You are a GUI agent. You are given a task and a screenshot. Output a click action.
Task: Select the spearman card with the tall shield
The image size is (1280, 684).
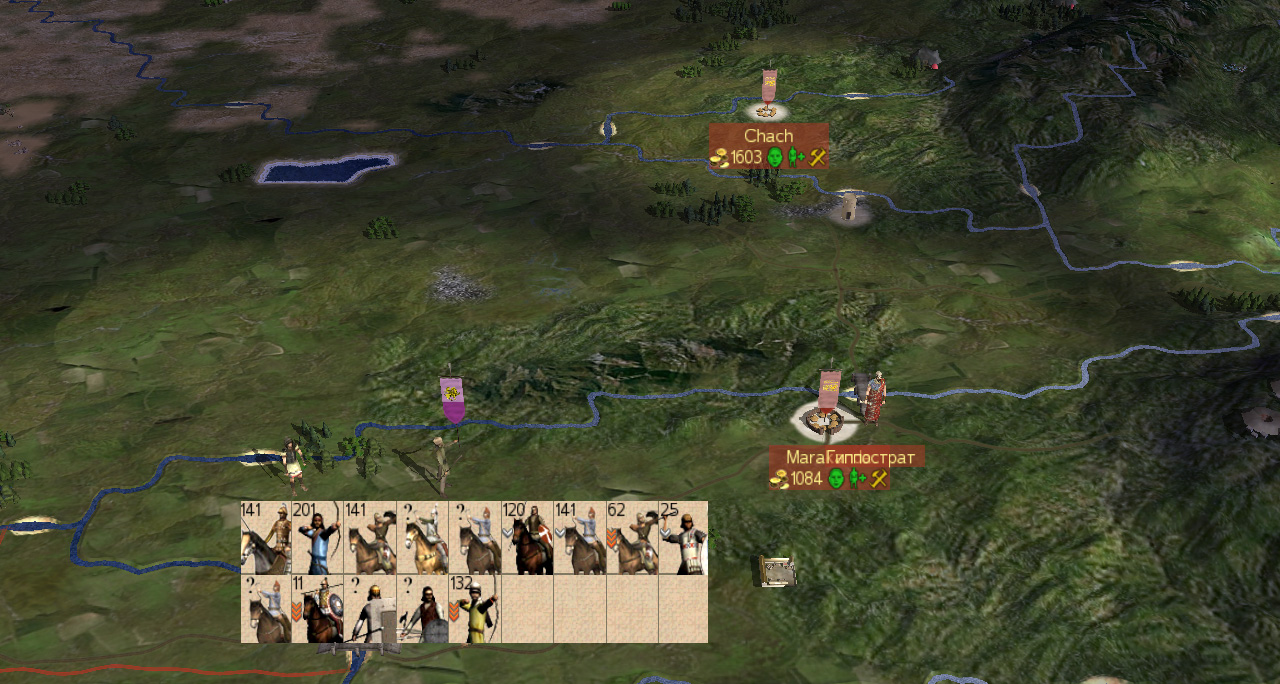click(370, 609)
